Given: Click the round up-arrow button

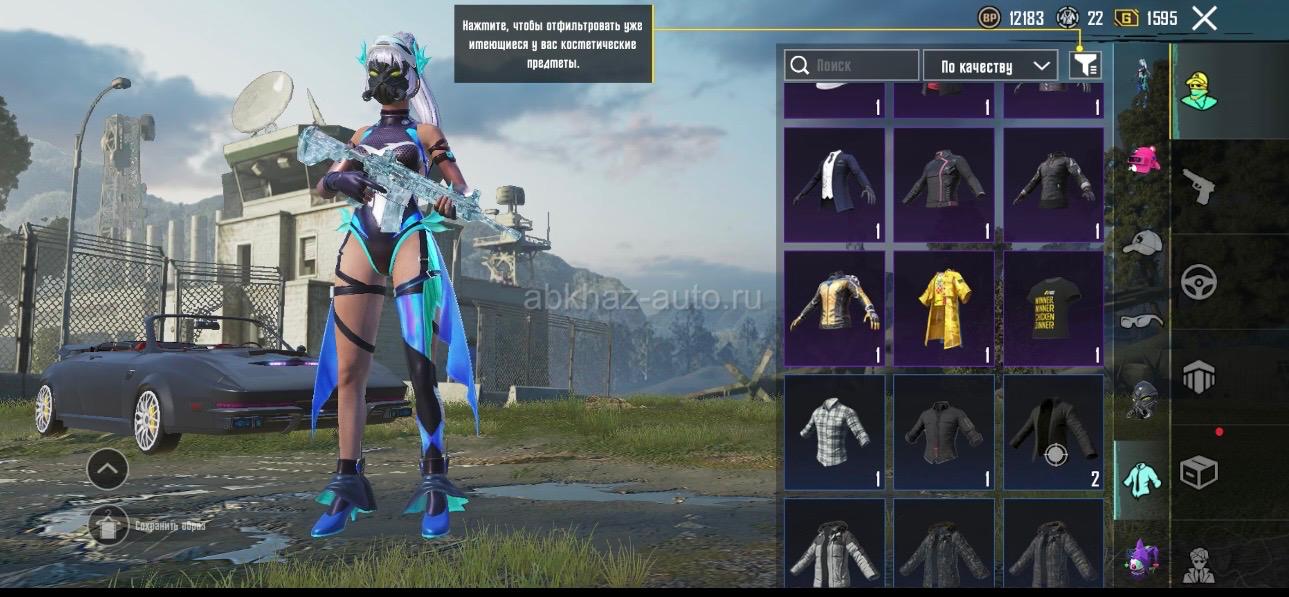Looking at the screenshot, I should point(107,467).
